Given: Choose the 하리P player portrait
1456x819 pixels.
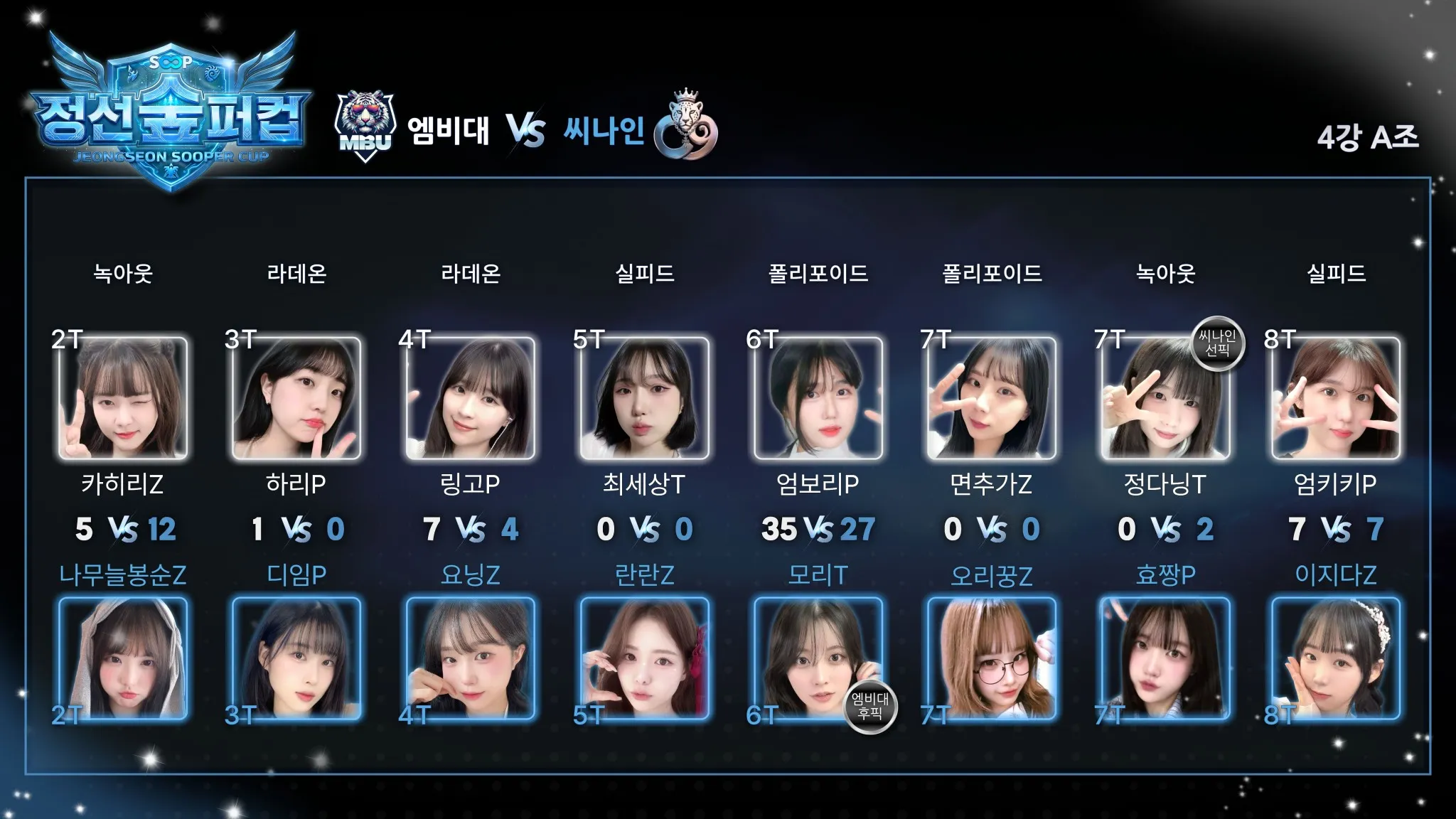Looking at the screenshot, I should pyautogui.click(x=296, y=398).
